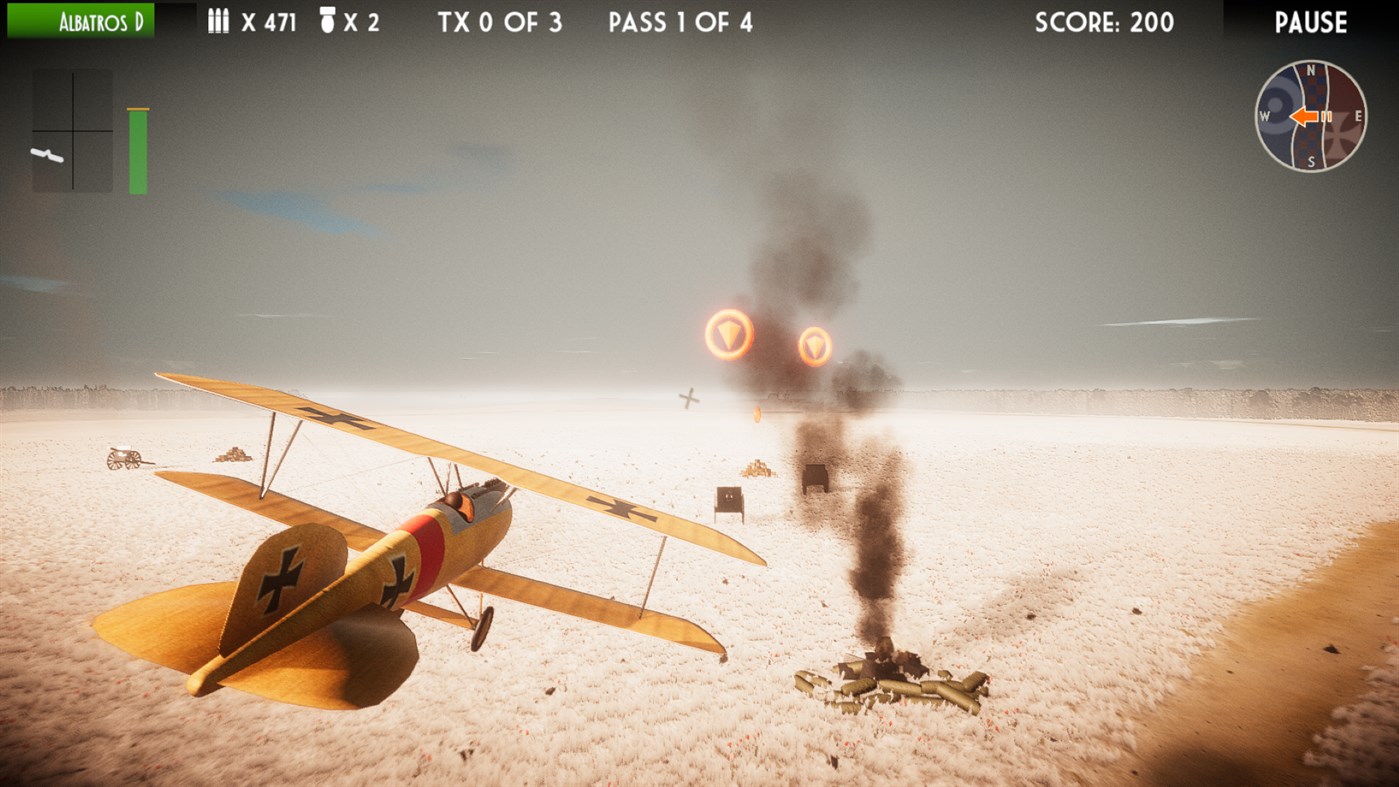Viewport: 1399px width, 787px height.
Task: Click the TX 0 OF 3 counter
Action: (x=499, y=21)
